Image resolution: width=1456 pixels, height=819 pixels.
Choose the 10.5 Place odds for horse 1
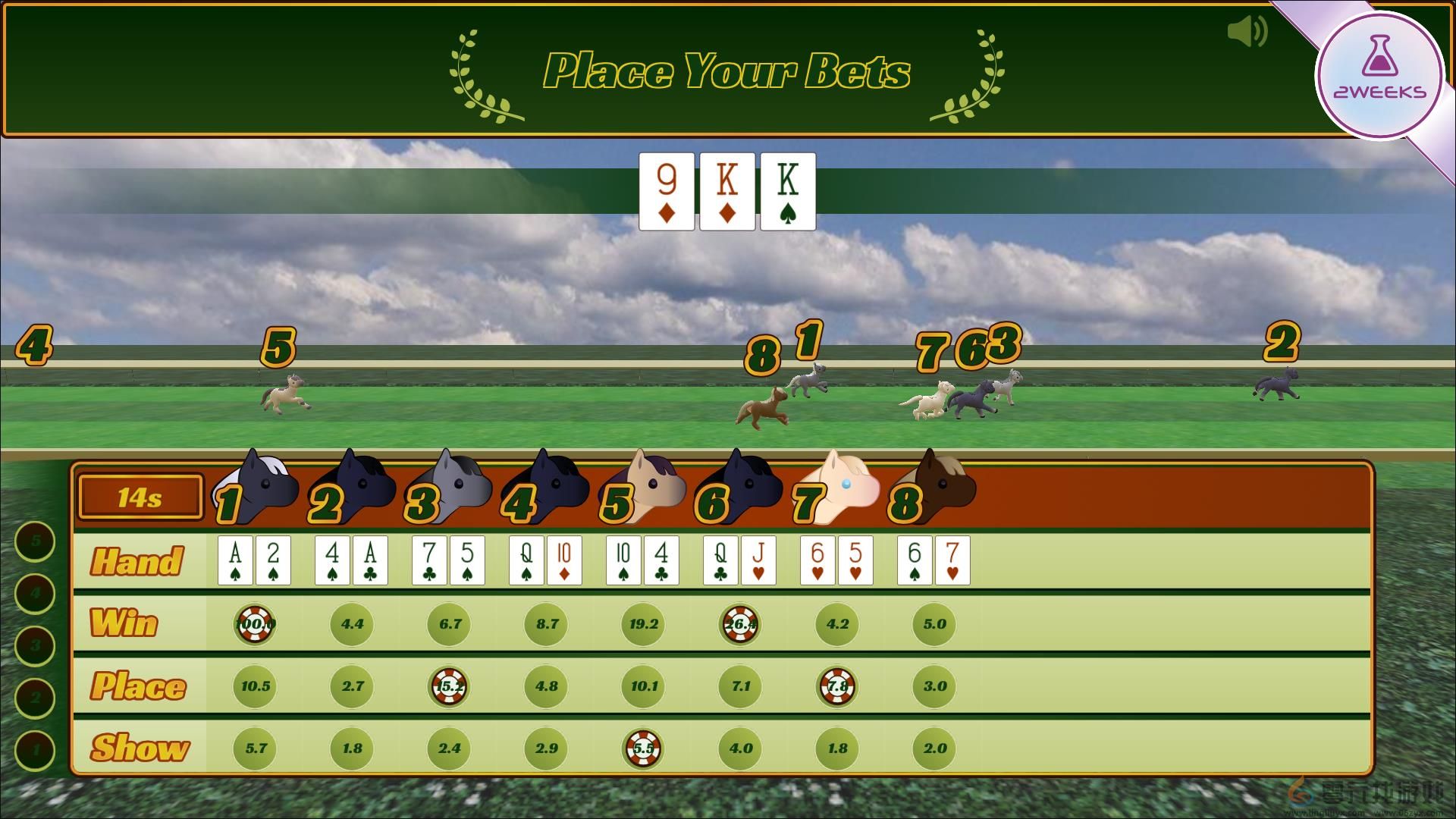(255, 686)
